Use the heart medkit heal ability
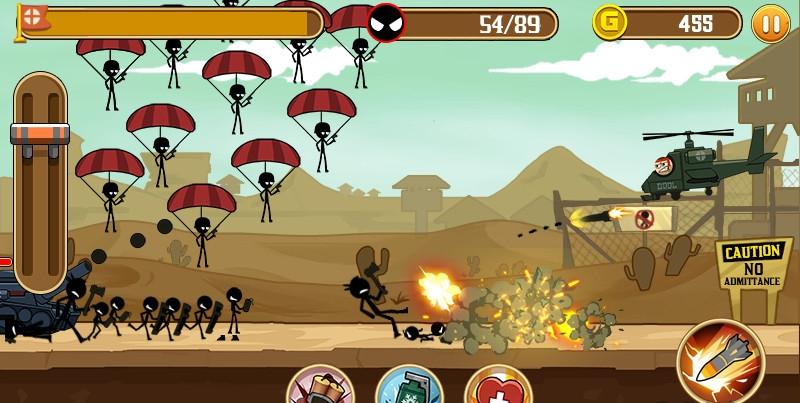The width and height of the screenshot is (800, 403). 497,389
